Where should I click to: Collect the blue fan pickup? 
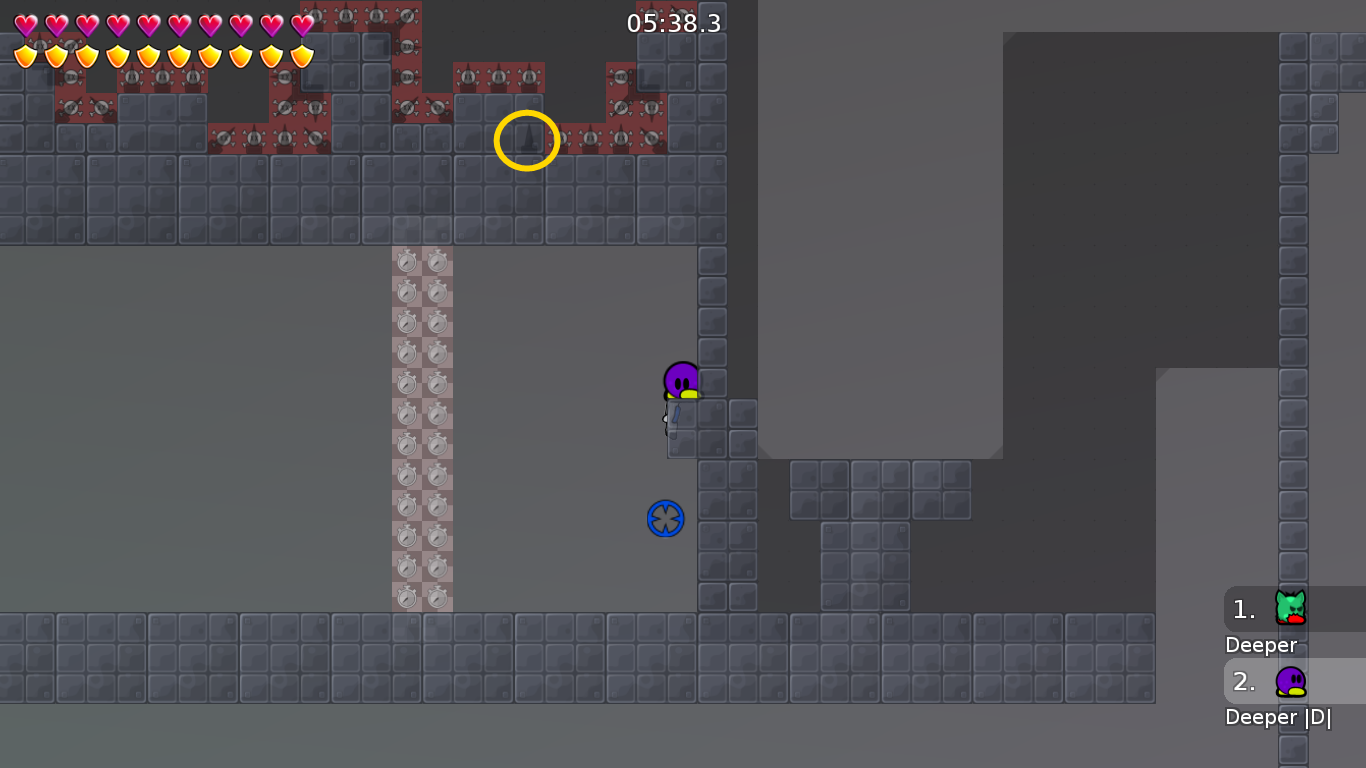(663, 518)
